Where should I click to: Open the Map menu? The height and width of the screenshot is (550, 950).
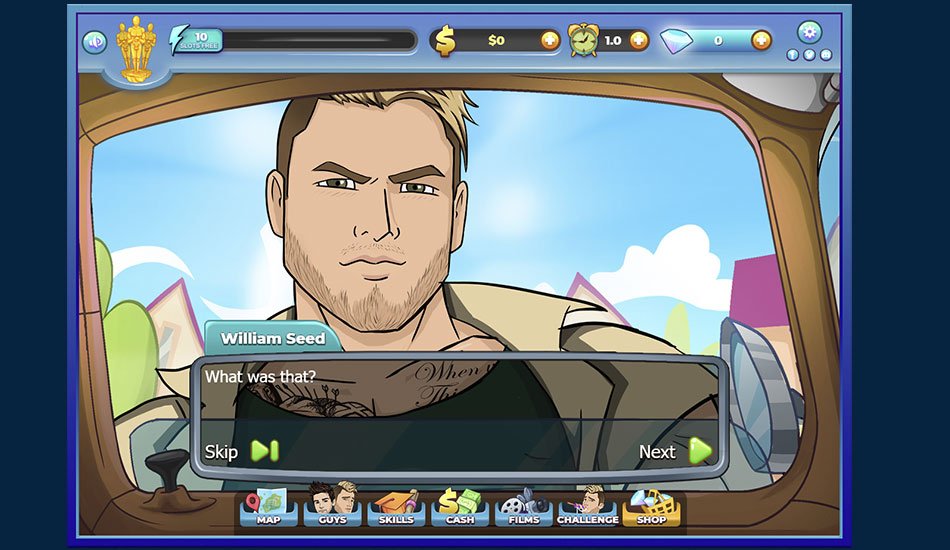268,507
